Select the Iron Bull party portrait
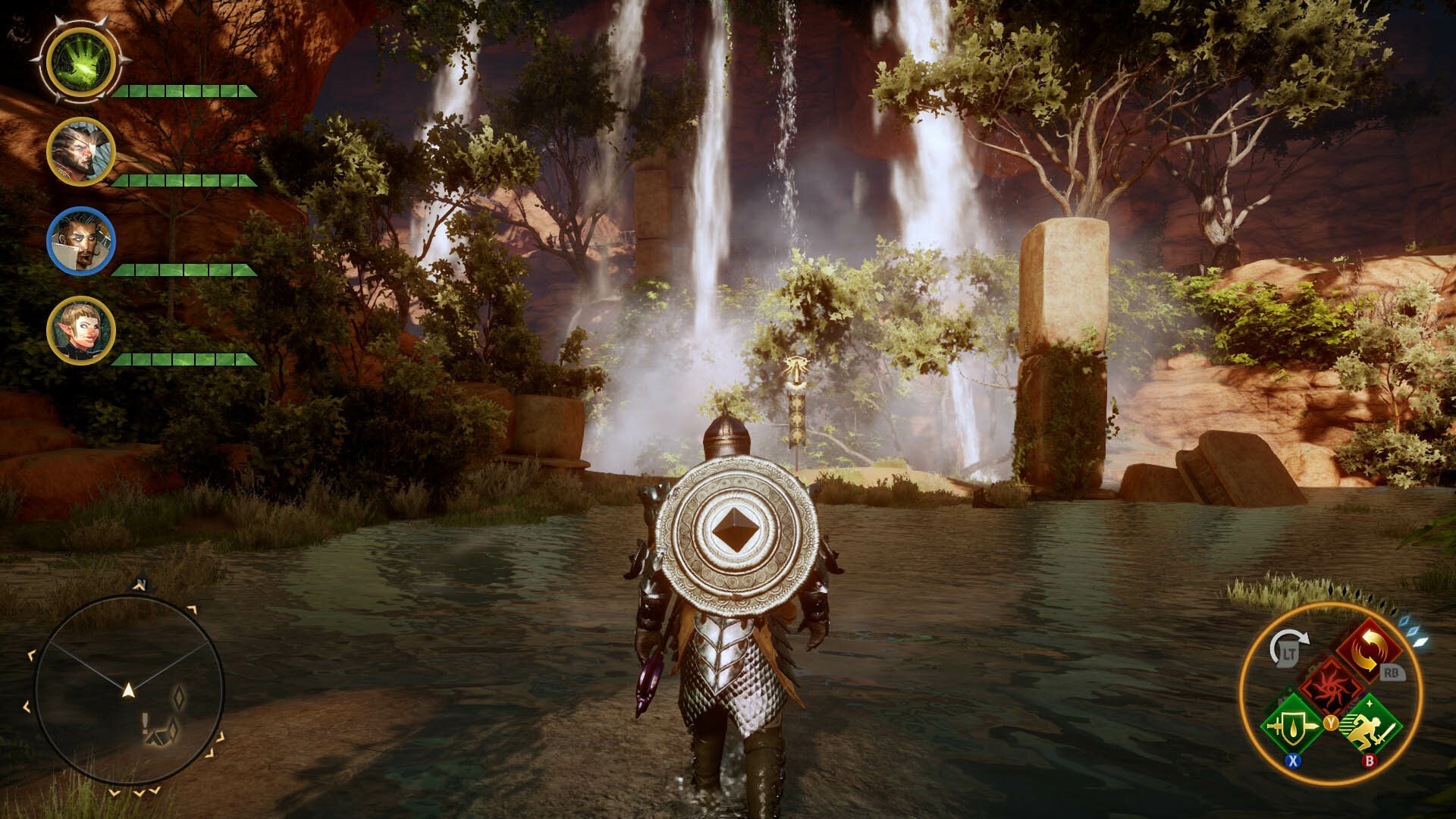1456x819 pixels. [80, 152]
